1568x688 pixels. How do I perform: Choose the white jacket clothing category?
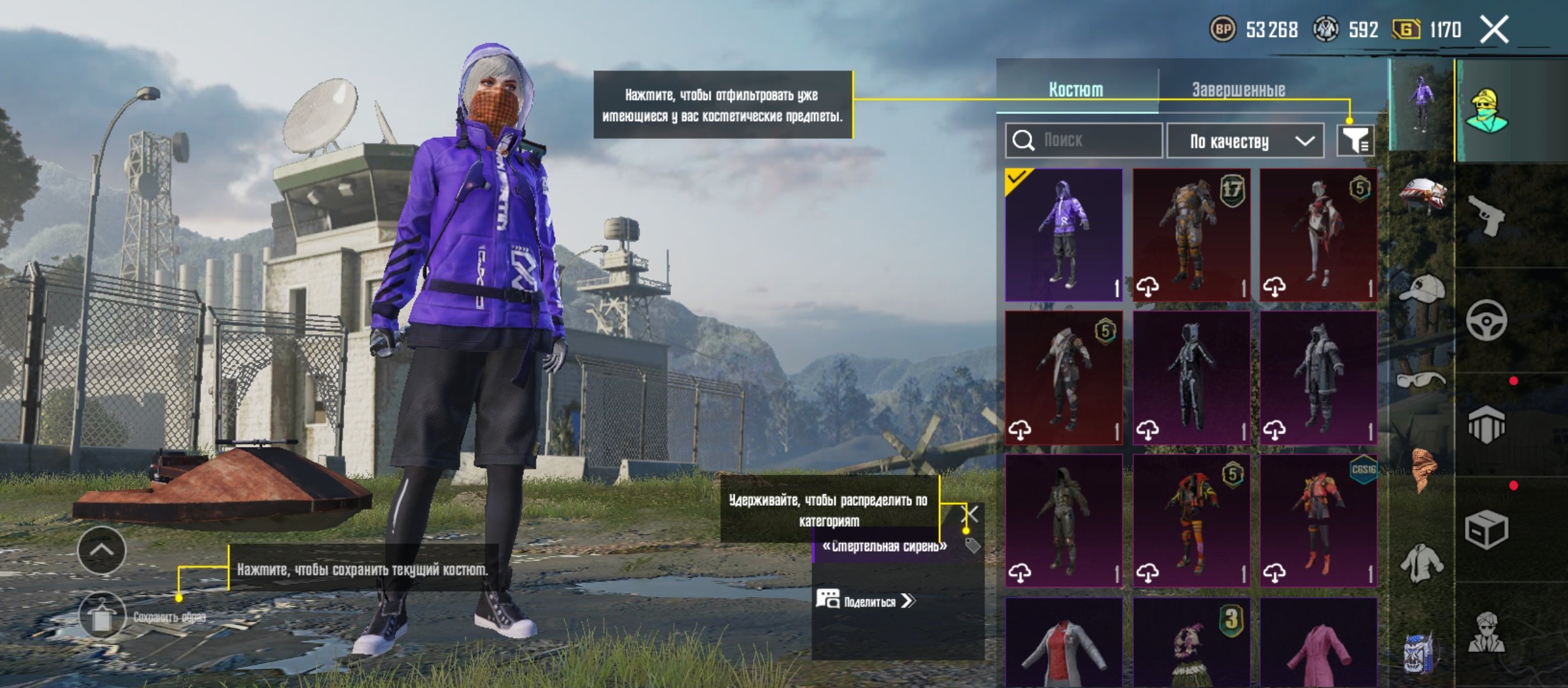point(1421,563)
